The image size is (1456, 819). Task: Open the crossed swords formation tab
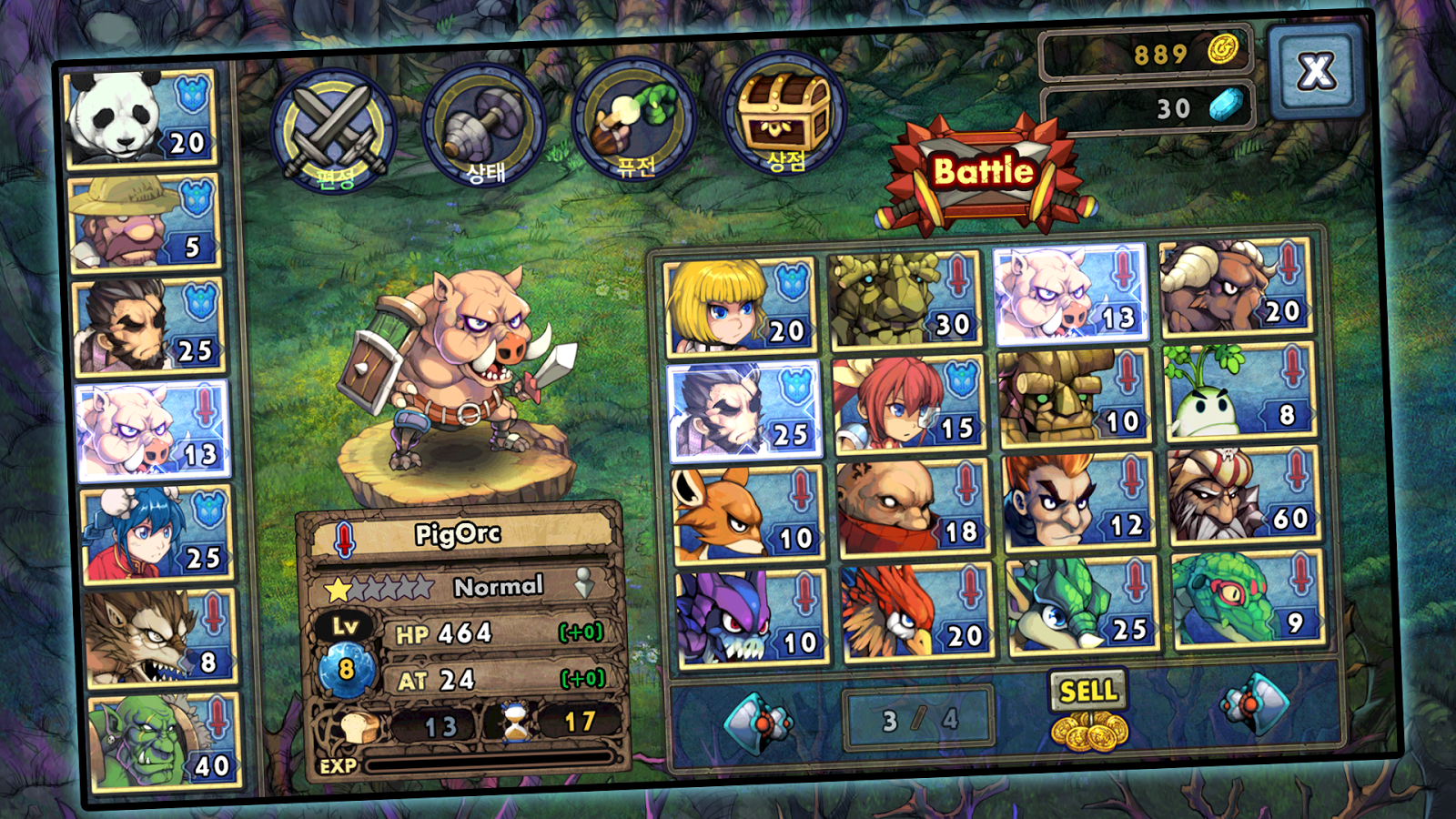pos(334,130)
